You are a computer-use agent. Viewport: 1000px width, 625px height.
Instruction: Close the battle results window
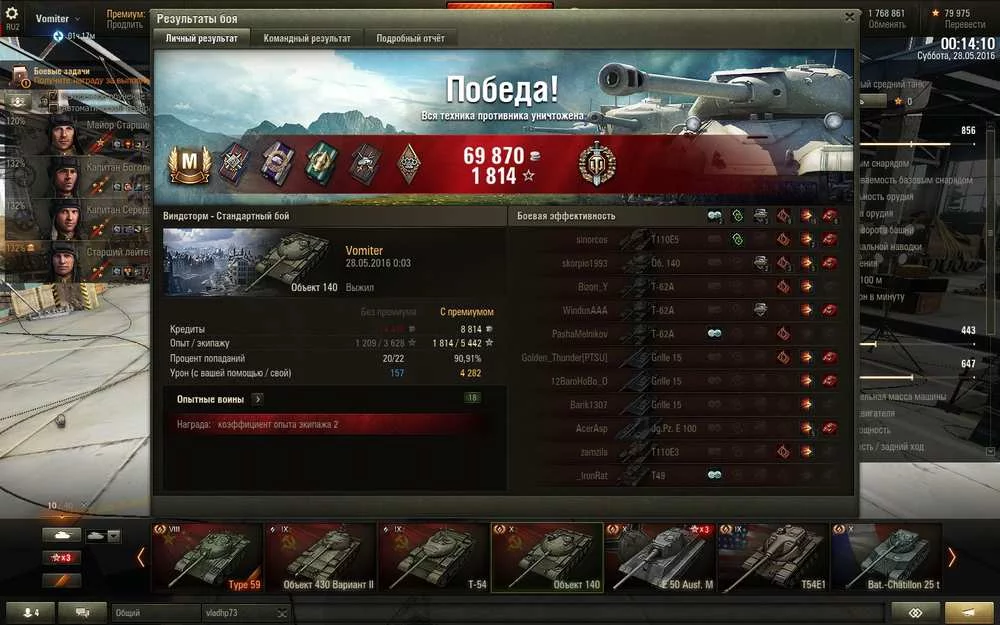click(x=849, y=17)
